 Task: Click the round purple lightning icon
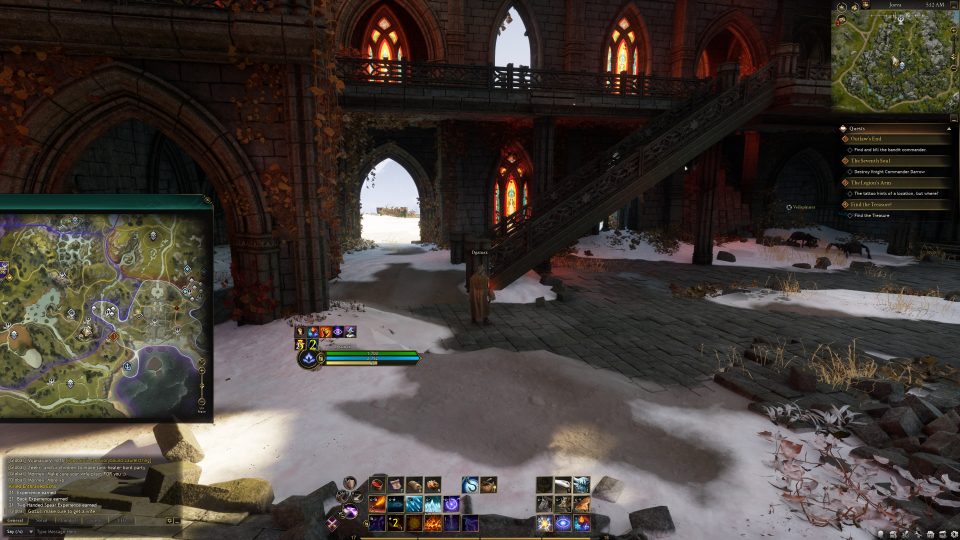tap(351, 512)
